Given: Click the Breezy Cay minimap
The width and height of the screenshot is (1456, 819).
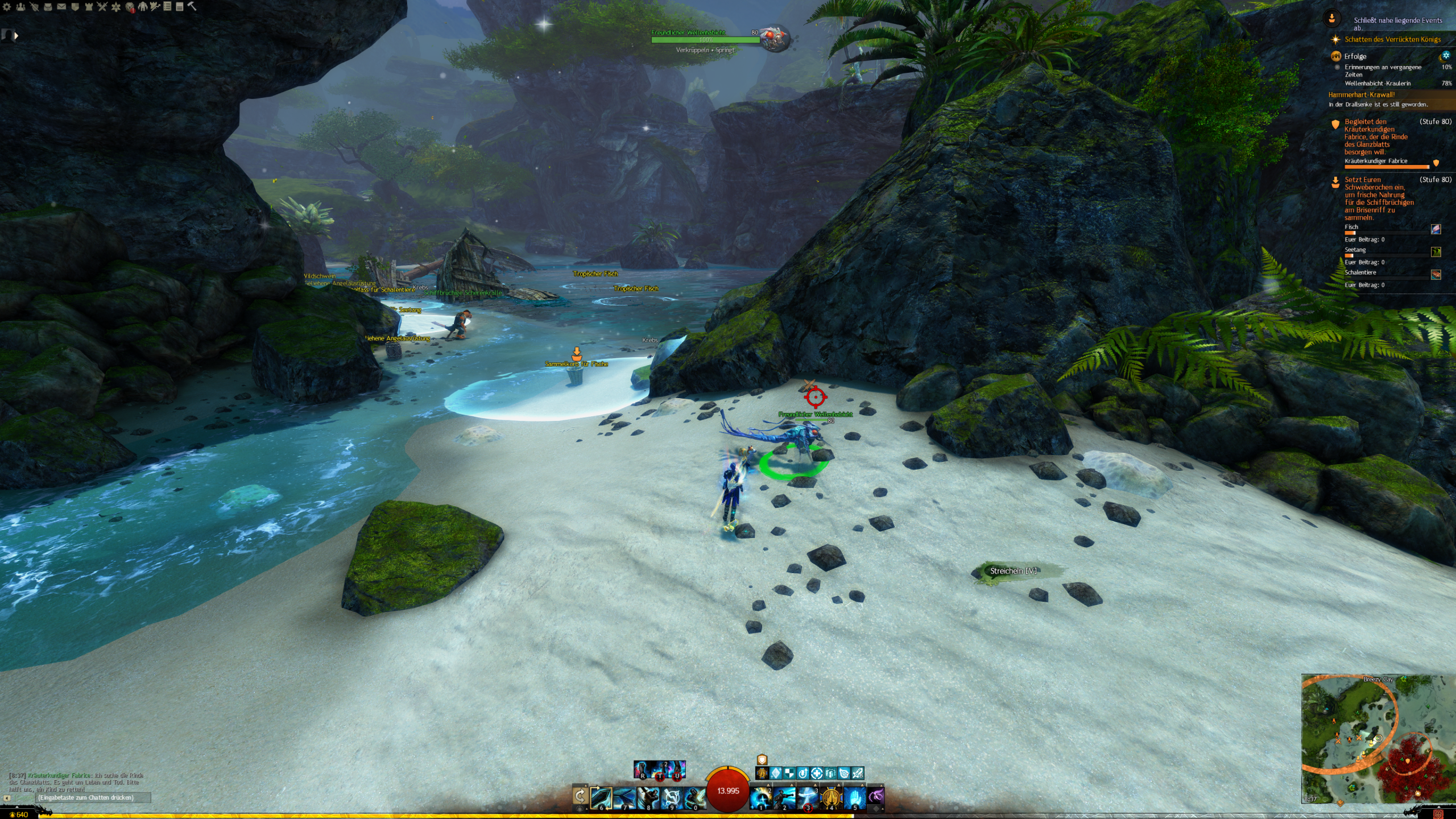Looking at the screenshot, I should [x=1376, y=738].
